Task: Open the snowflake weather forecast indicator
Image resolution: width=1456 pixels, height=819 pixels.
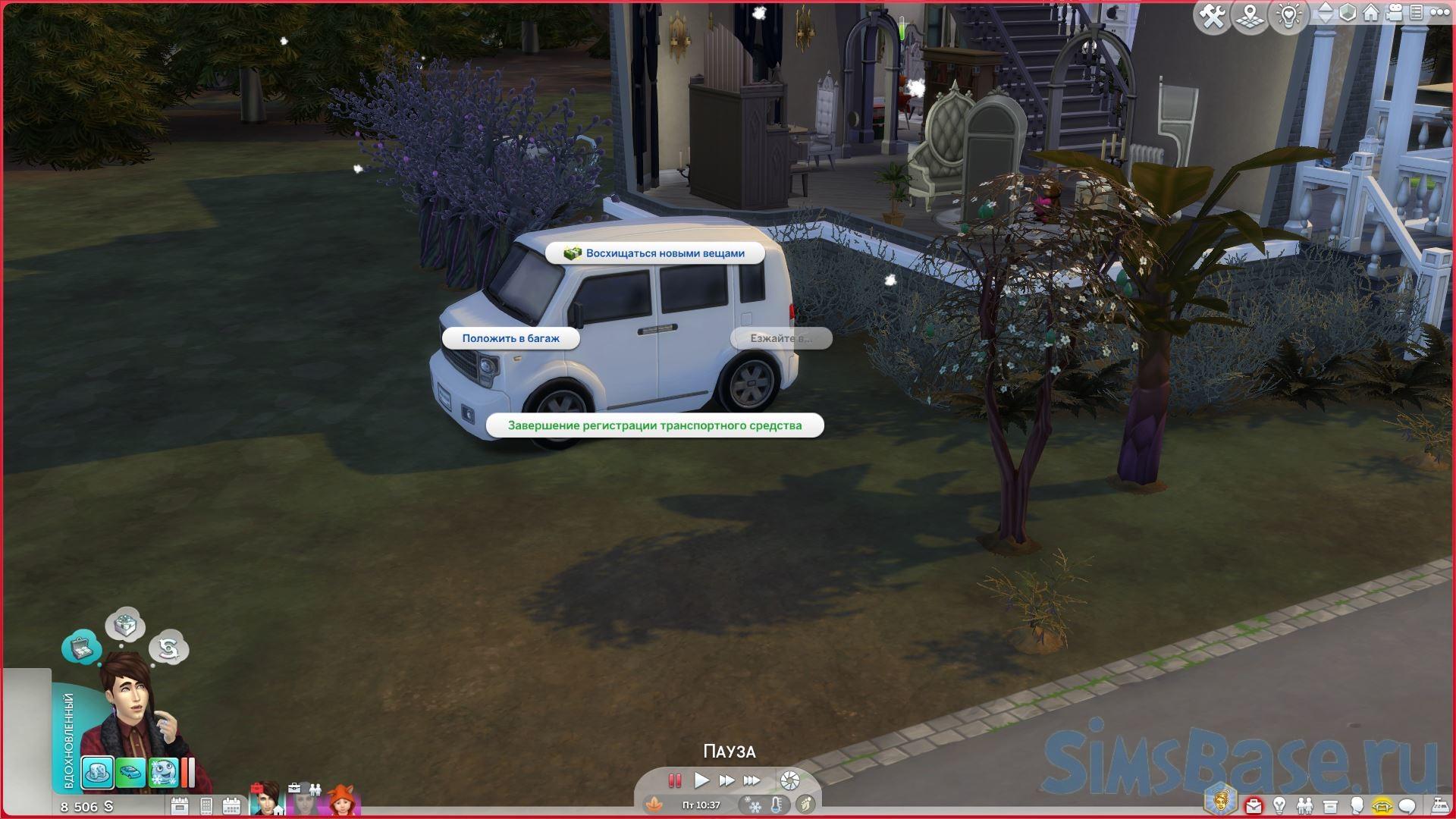Action: 755,805
